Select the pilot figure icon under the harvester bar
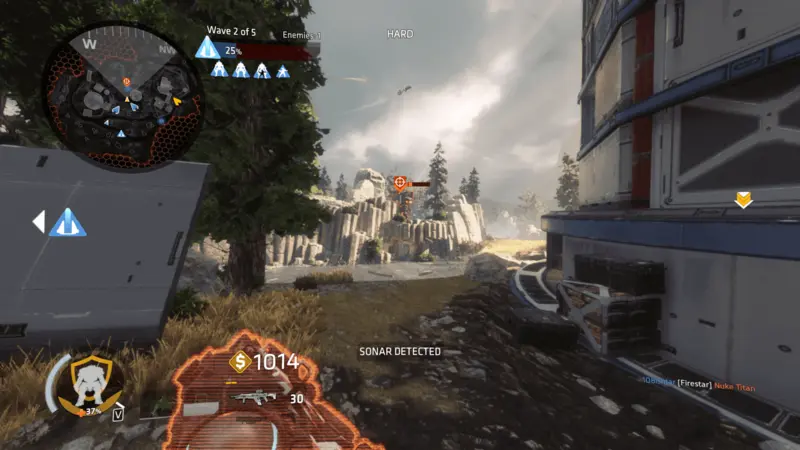 (x=219, y=70)
